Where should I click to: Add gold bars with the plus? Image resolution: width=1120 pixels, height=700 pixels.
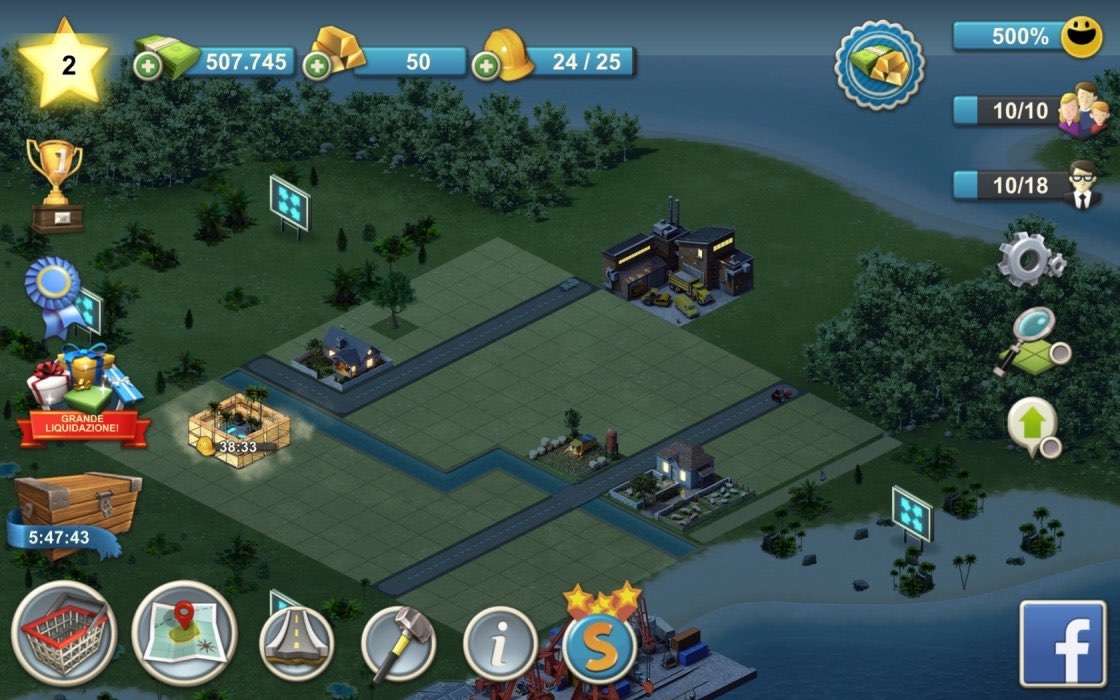pyautogui.click(x=317, y=66)
